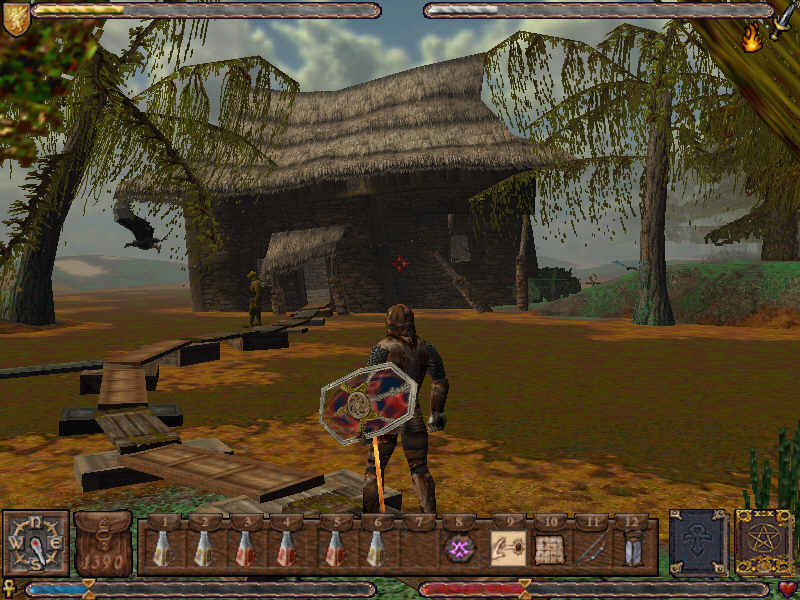Image resolution: width=800 pixels, height=600 pixels.
Task: Use the potion in hotbar slot 5
Action: coord(335,548)
